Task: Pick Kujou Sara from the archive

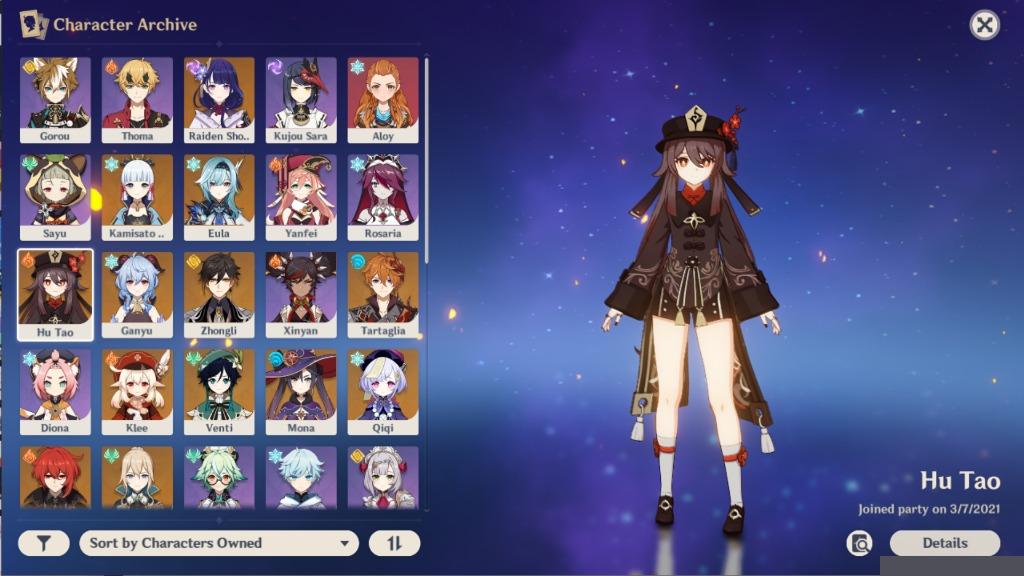Action: point(301,99)
